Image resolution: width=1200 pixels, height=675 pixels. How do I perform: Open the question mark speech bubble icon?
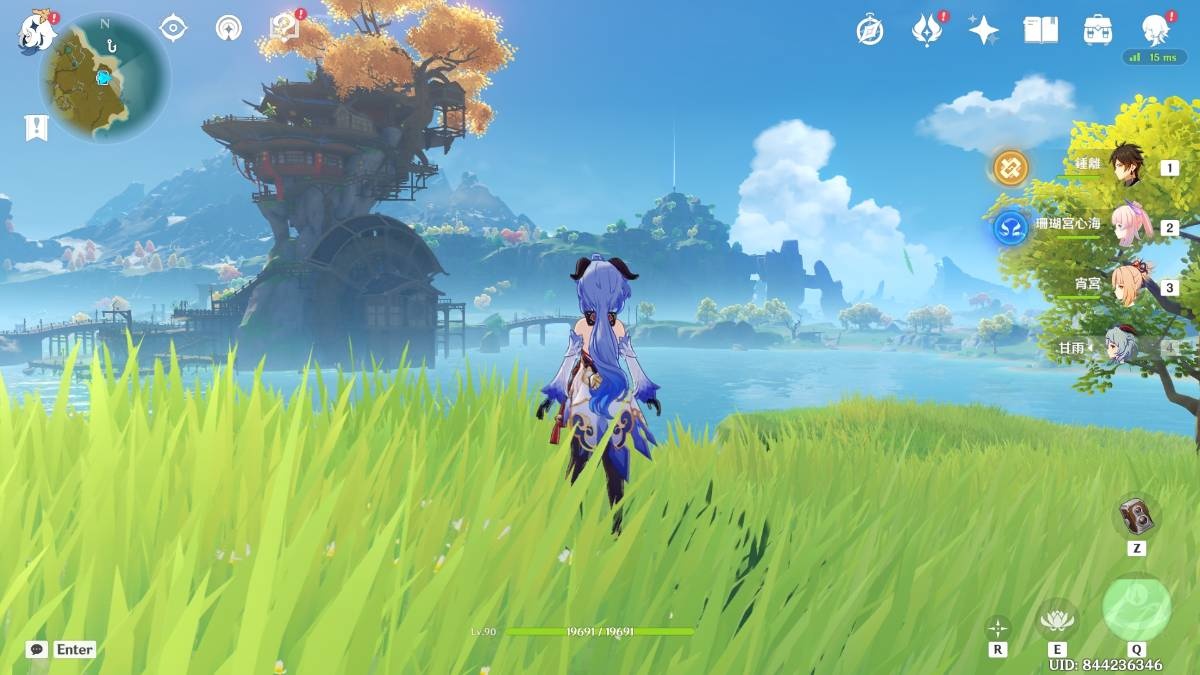pyautogui.click(x=285, y=27)
